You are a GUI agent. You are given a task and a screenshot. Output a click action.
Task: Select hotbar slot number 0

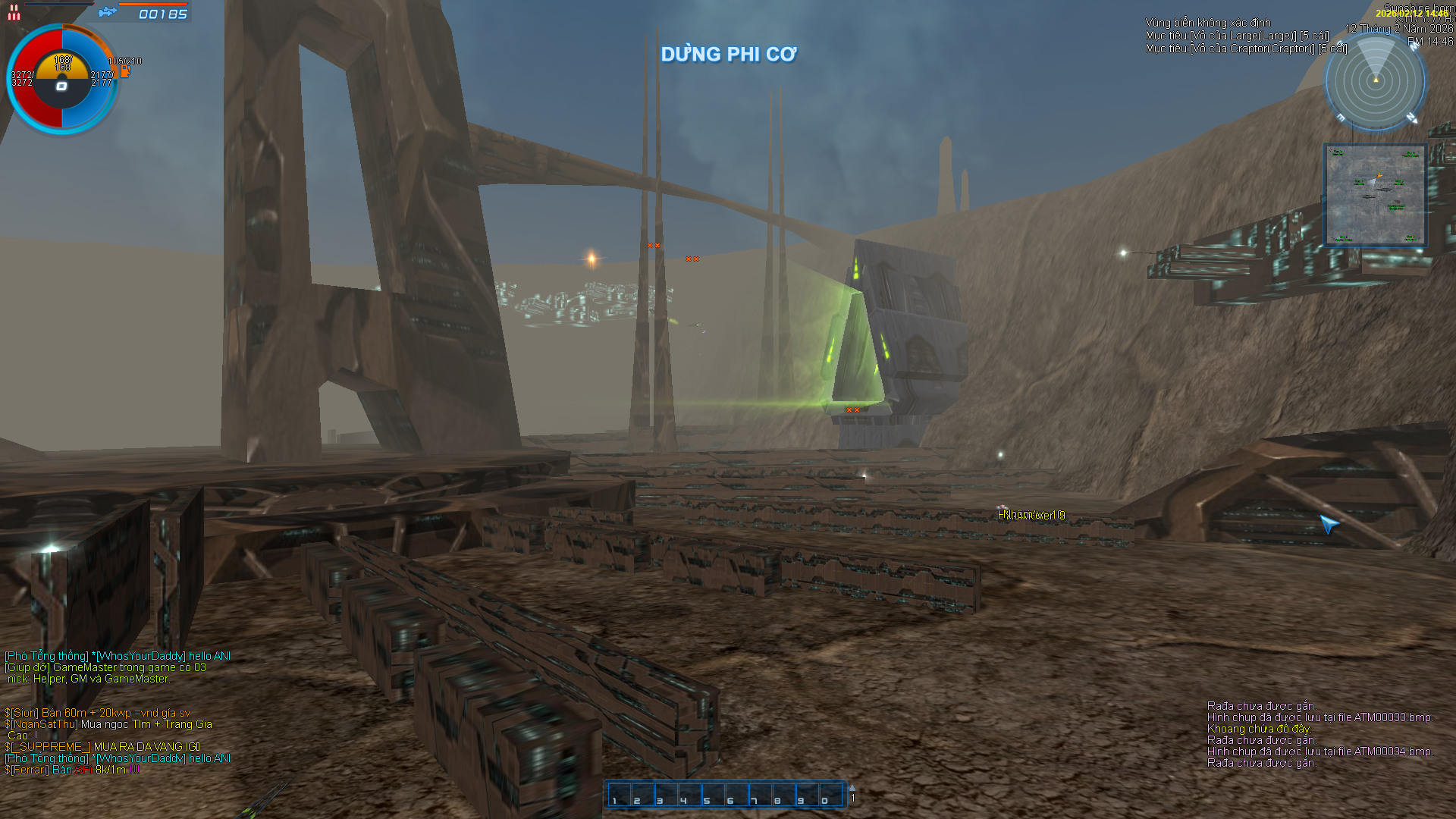pos(830,795)
